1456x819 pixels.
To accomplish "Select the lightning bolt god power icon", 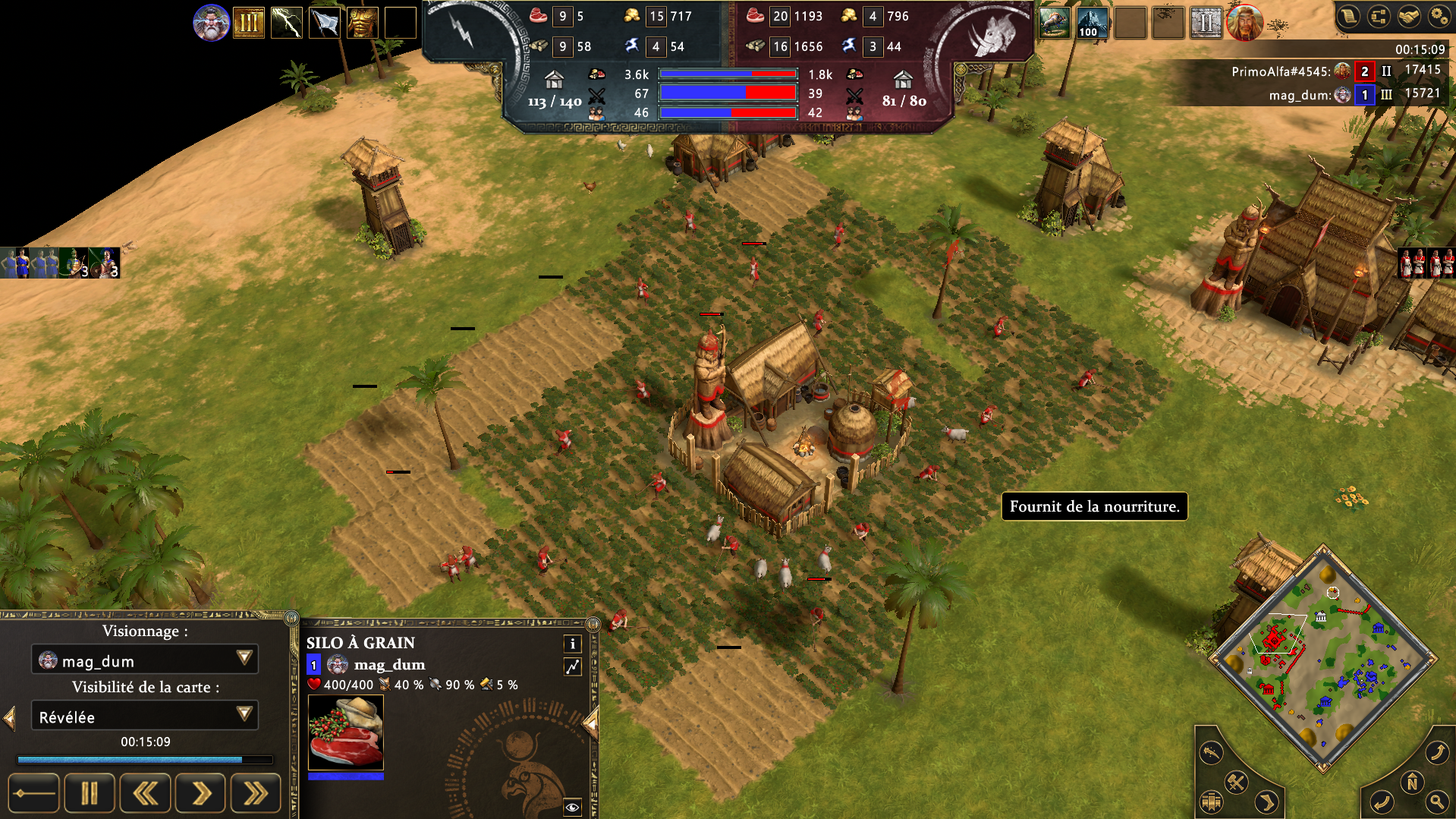I will 287,23.
